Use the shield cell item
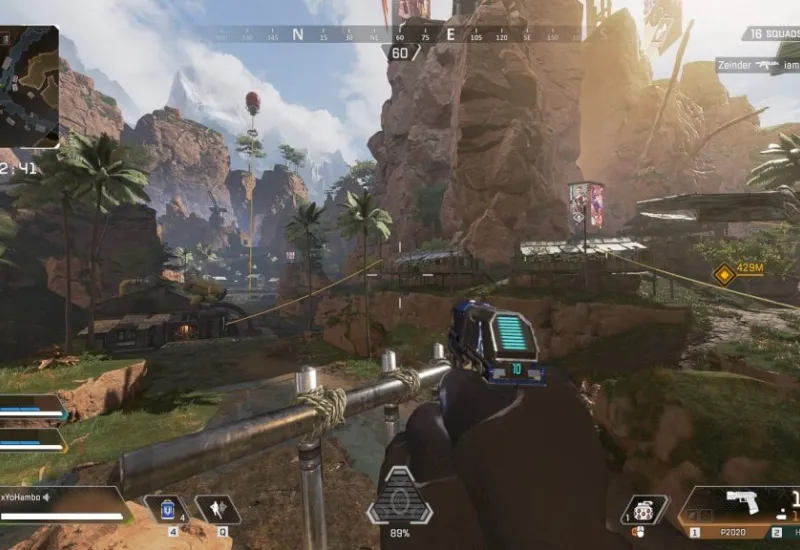 (166, 509)
